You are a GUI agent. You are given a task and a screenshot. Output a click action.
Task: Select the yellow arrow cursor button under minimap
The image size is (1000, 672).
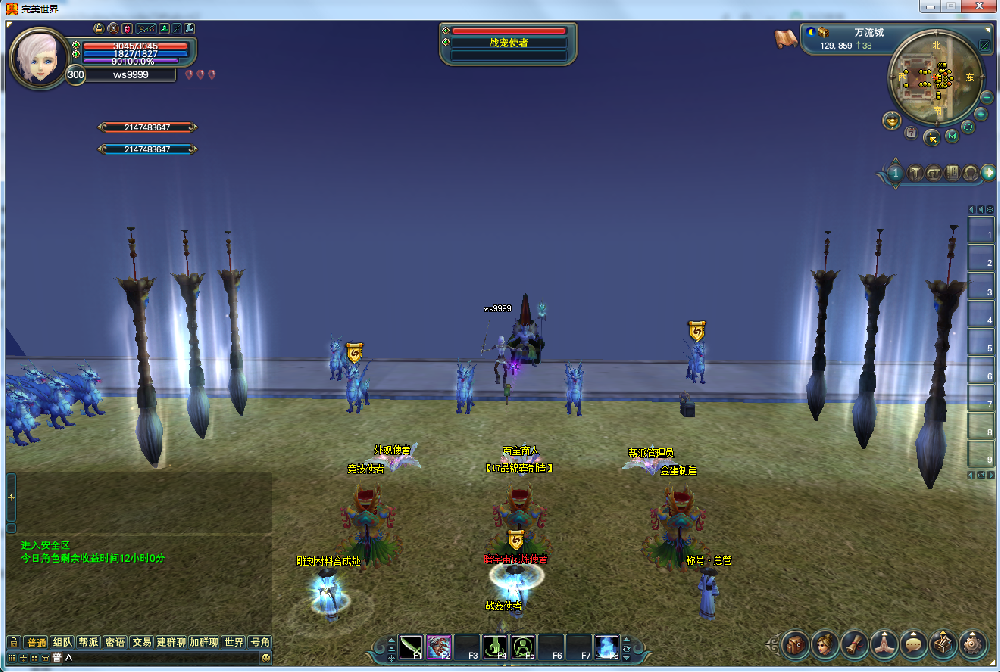tap(931, 137)
